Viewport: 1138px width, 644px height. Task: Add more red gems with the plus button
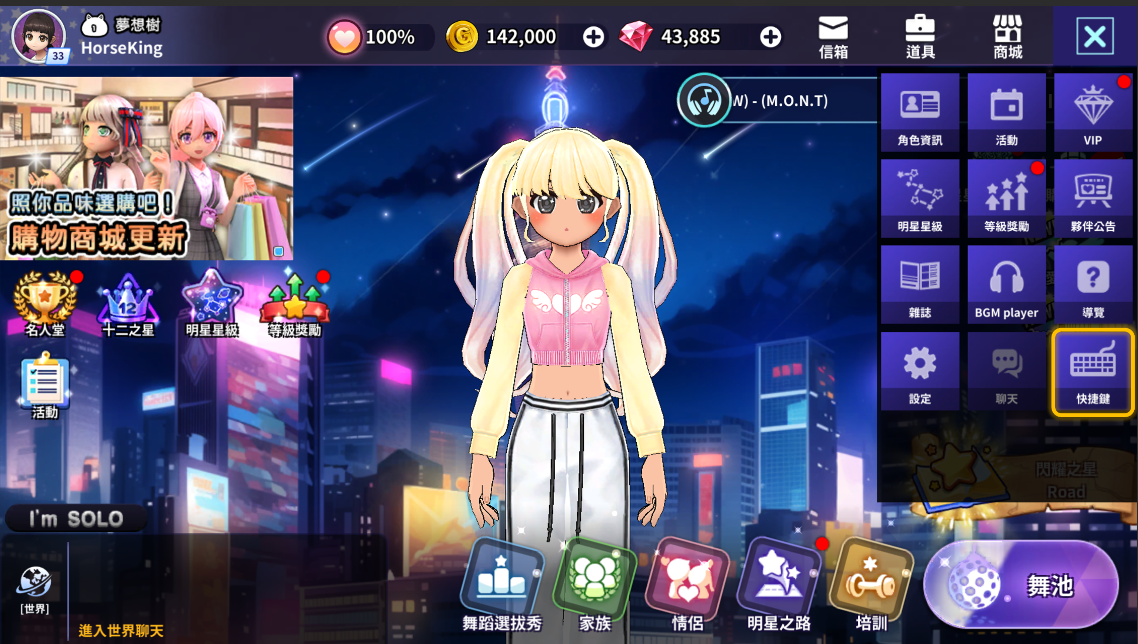770,37
